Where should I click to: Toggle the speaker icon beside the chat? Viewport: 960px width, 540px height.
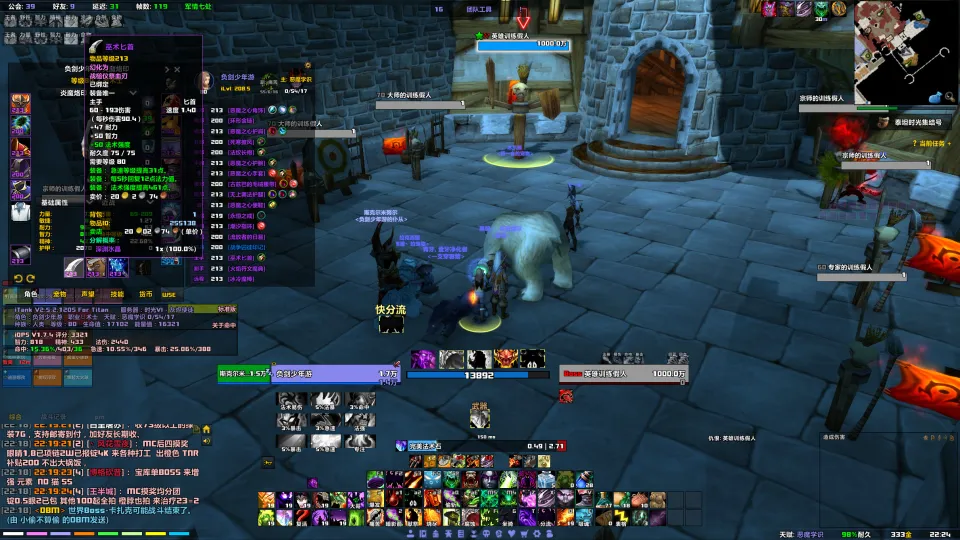[207, 441]
